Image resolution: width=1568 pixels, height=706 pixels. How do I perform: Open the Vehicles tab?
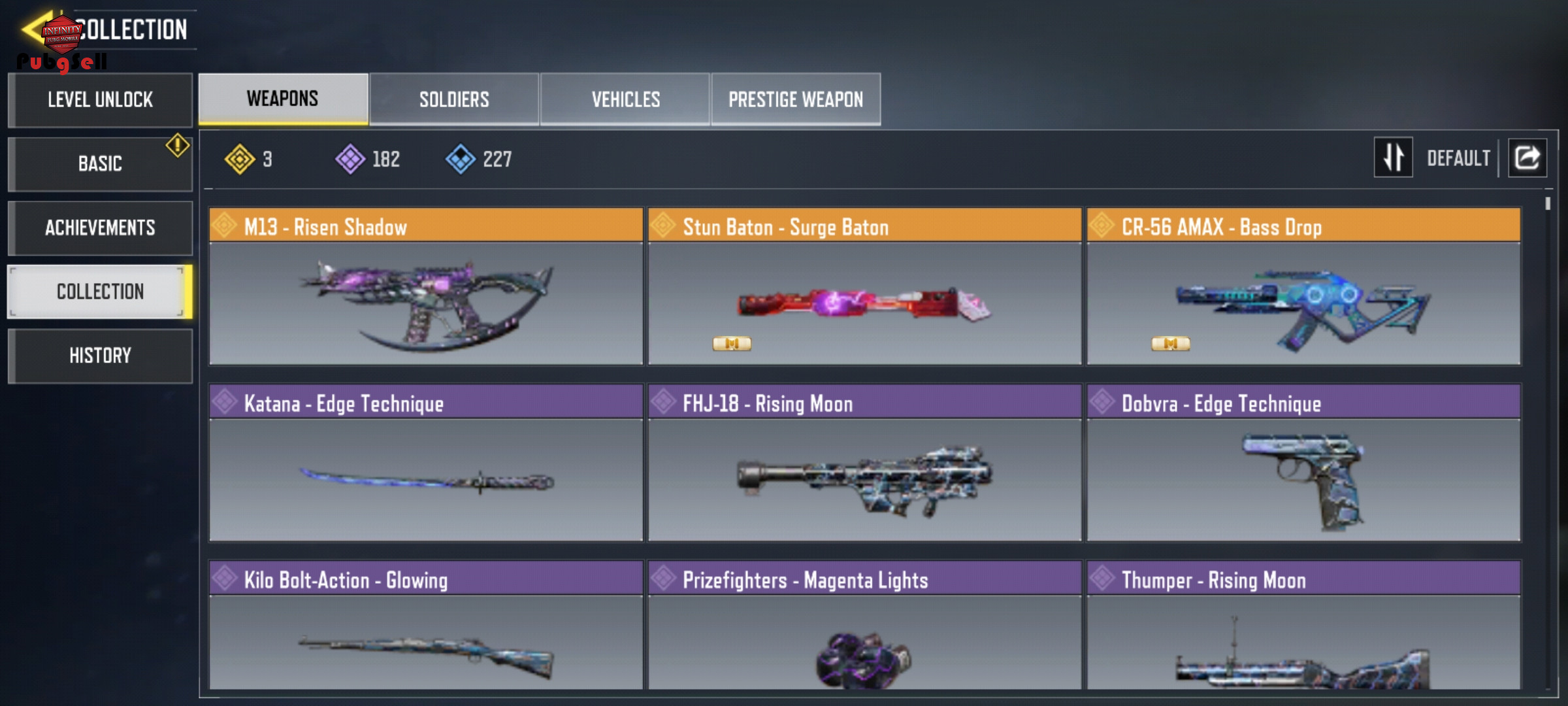point(625,99)
